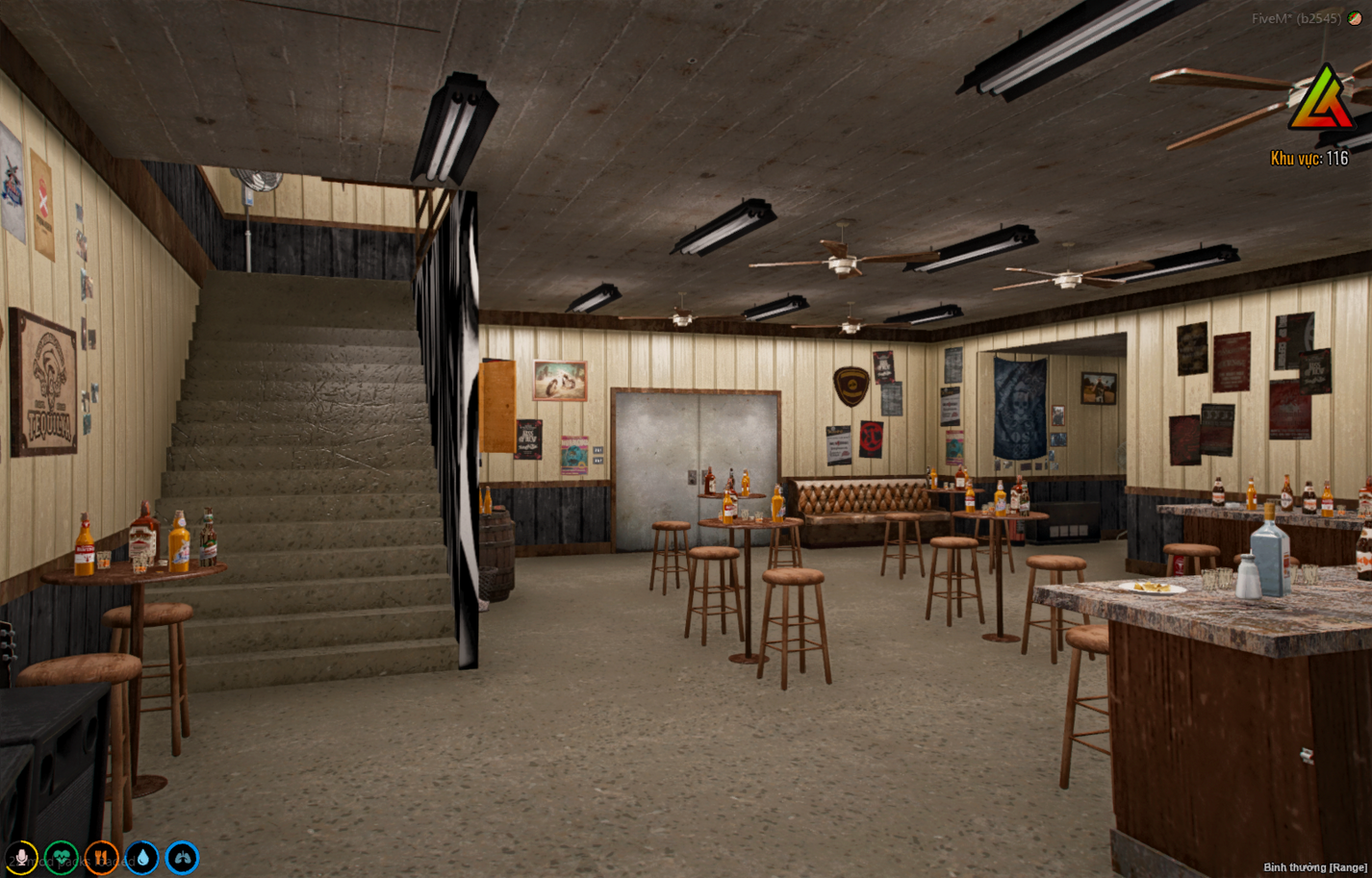The image size is (1372, 878).
Task: Click the FiveM* (b2545) watermark text
Action: (x=1296, y=18)
